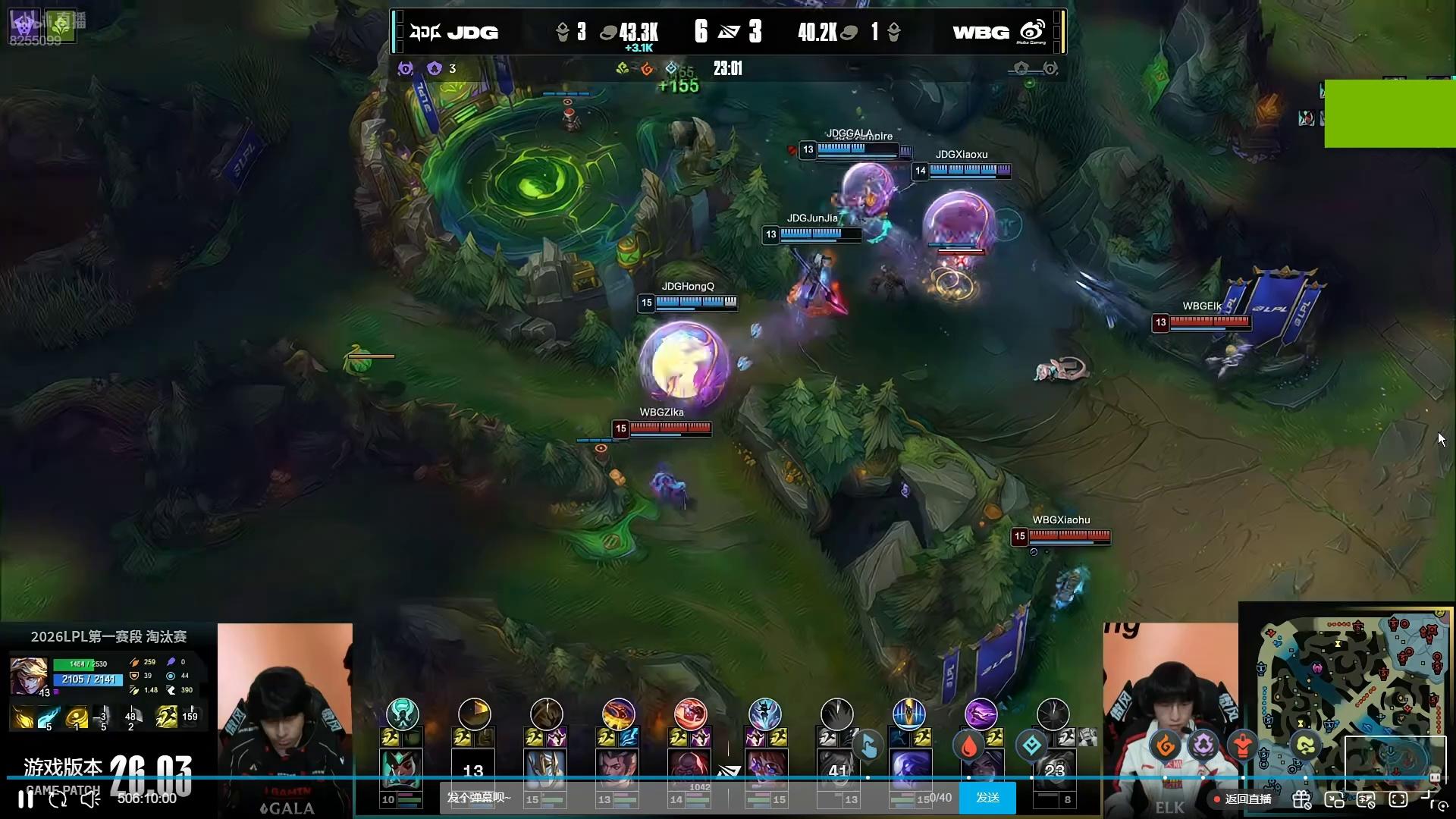Click 返回直播 to return to live
1456x819 pixels.
coord(1243,799)
